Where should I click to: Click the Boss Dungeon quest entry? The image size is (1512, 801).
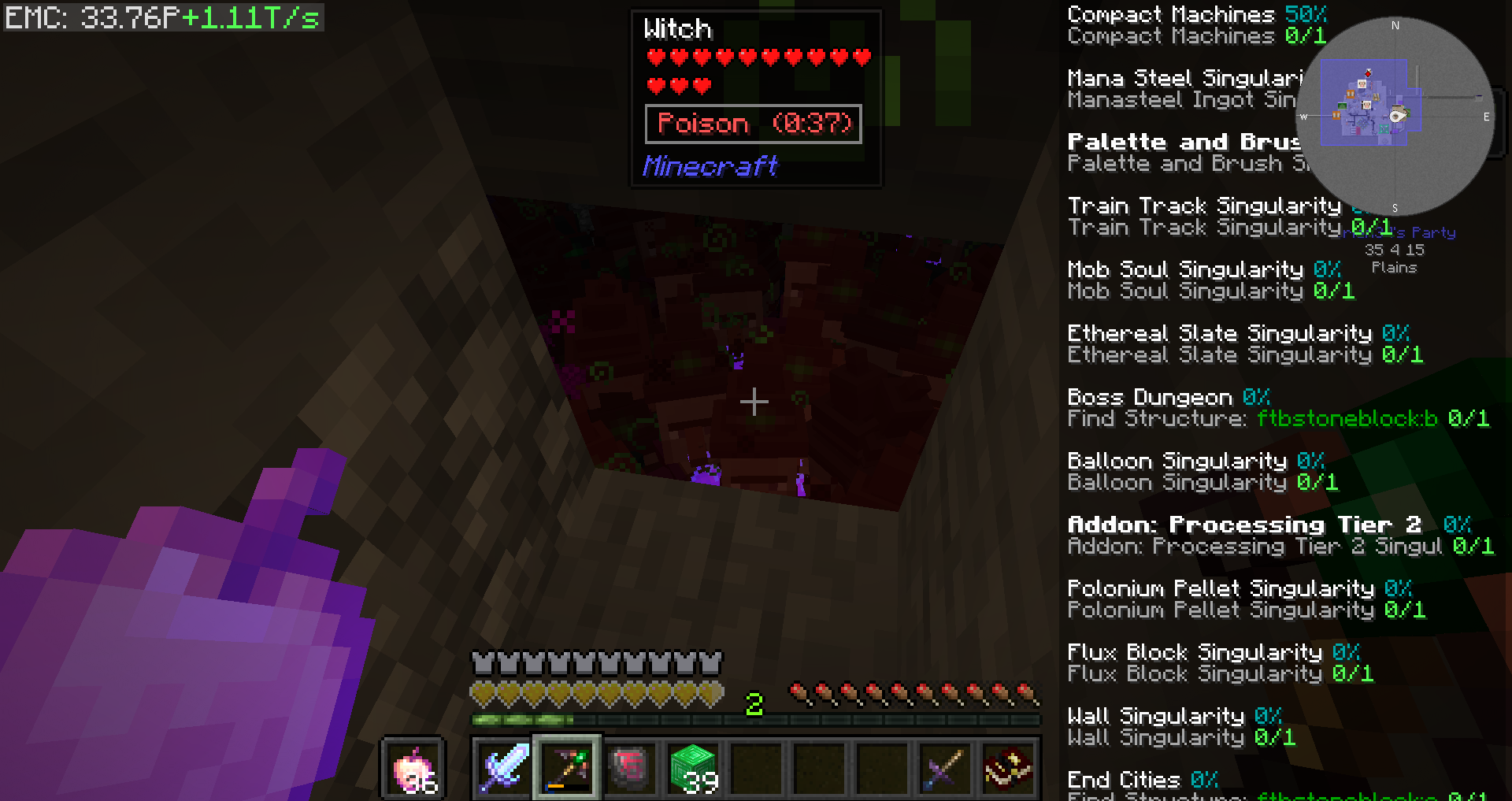pos(1149,397)
